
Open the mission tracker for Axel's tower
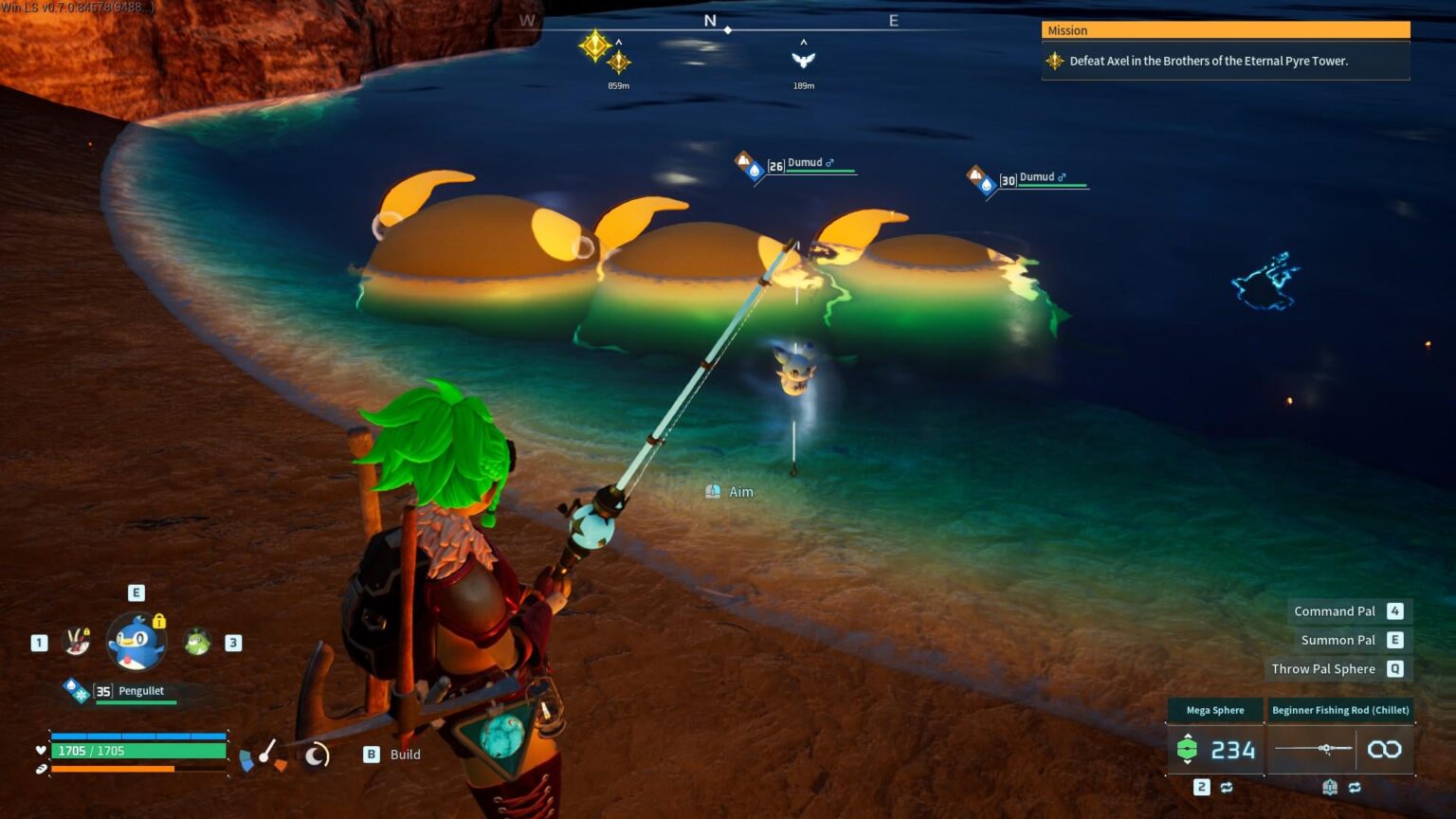[1225, 61]
